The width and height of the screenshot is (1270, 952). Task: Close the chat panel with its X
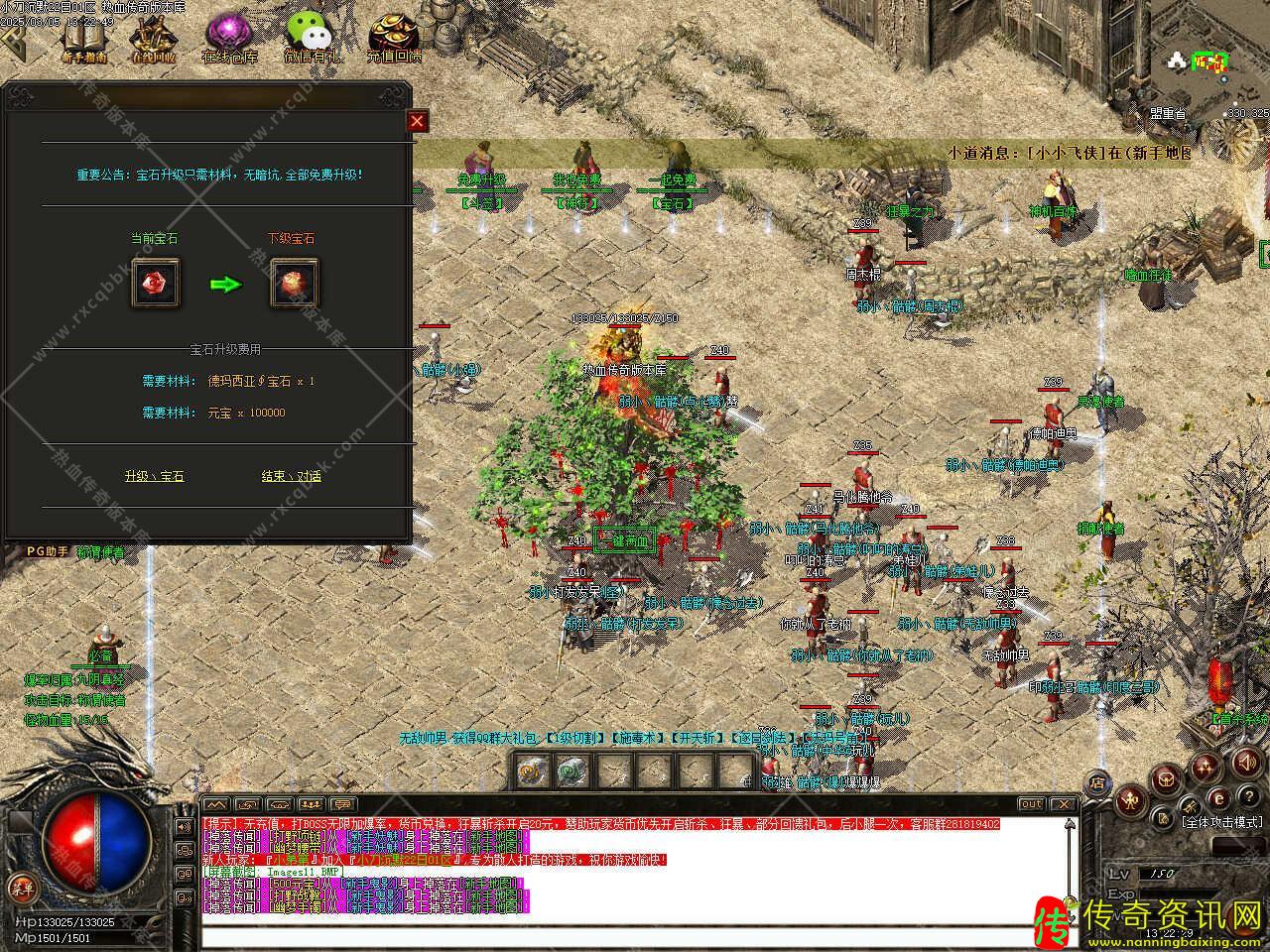click(x=1063, y=804)
